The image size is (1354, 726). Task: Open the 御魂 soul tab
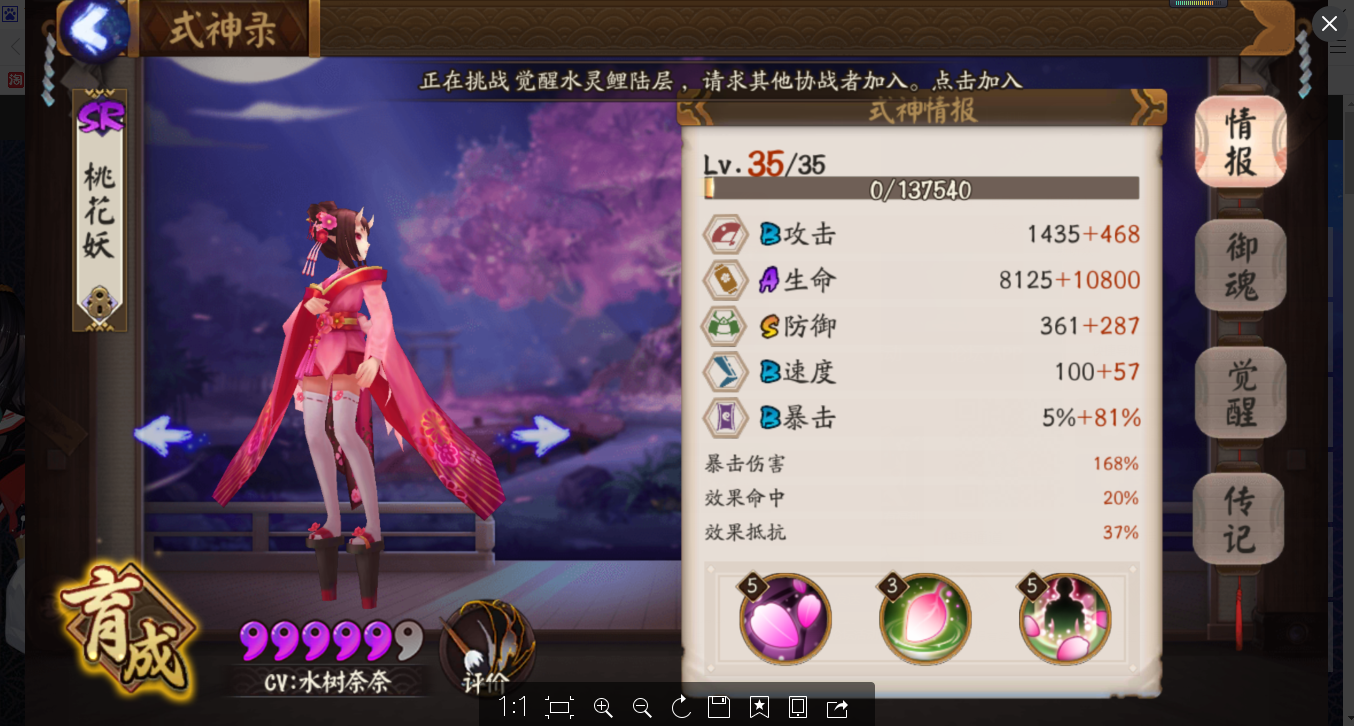(x=1240, y=265)
